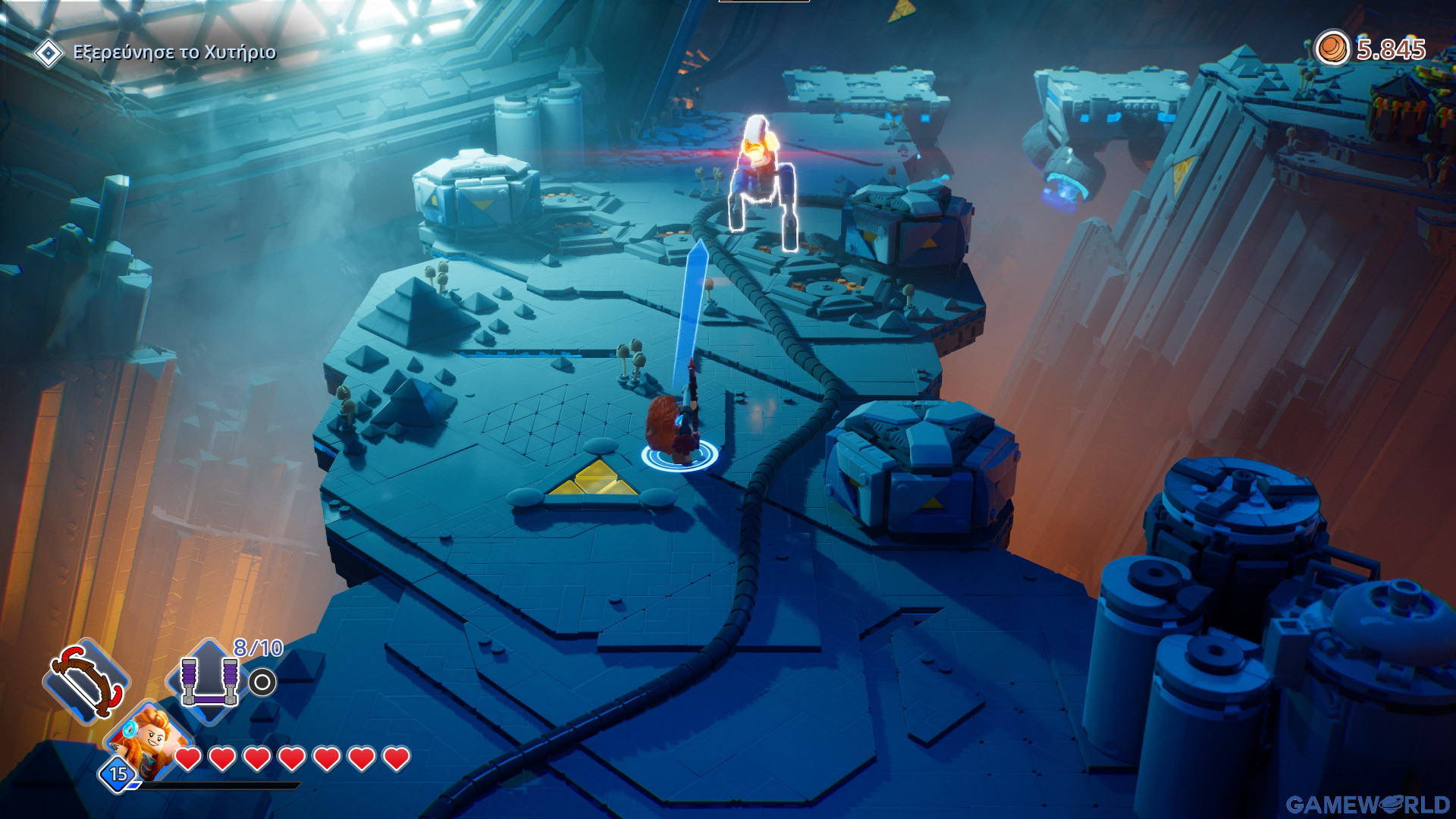
Task: Click the level 15 badge
Action: [118, 774]
